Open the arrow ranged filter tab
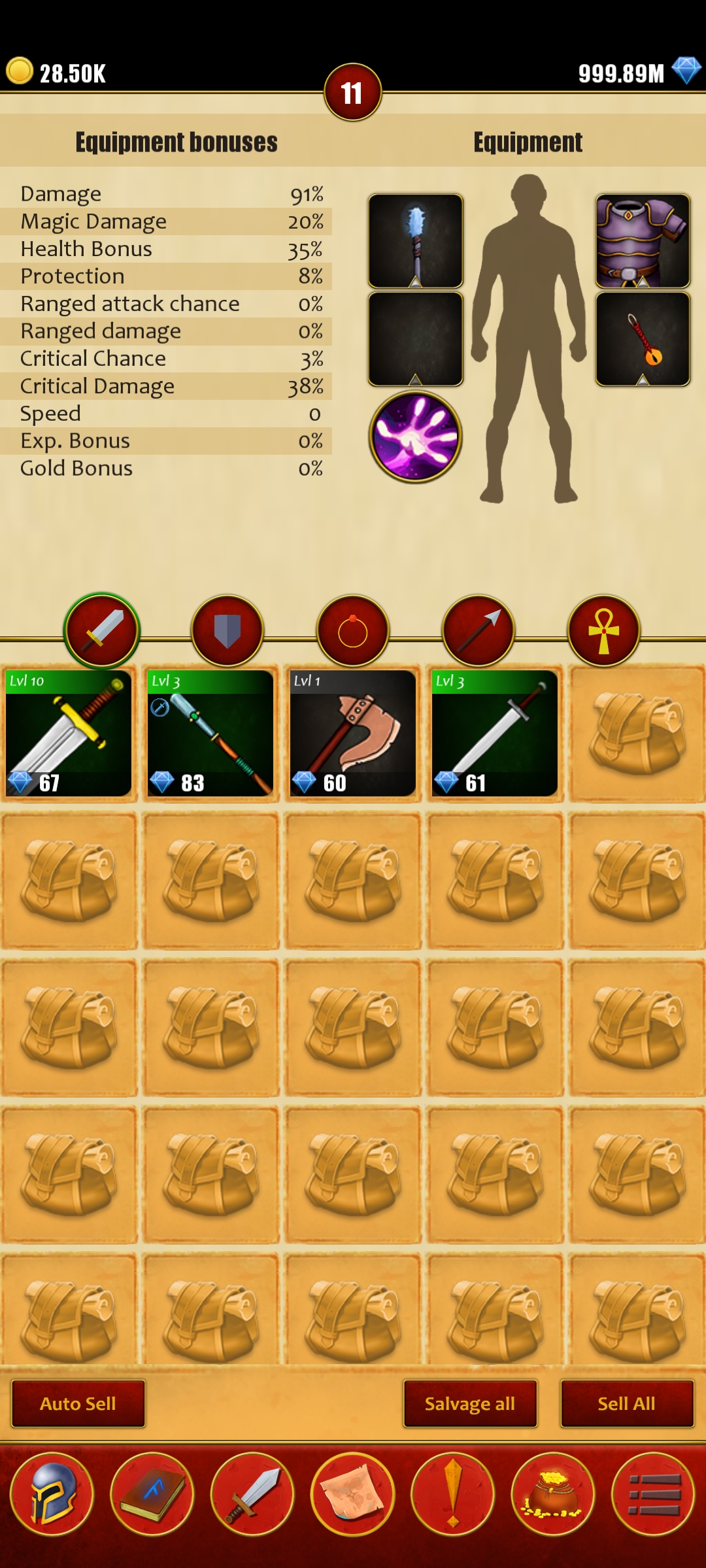The width and height of the screenshot is (706, 1568). pyautogui.click(x=478, y=630)
